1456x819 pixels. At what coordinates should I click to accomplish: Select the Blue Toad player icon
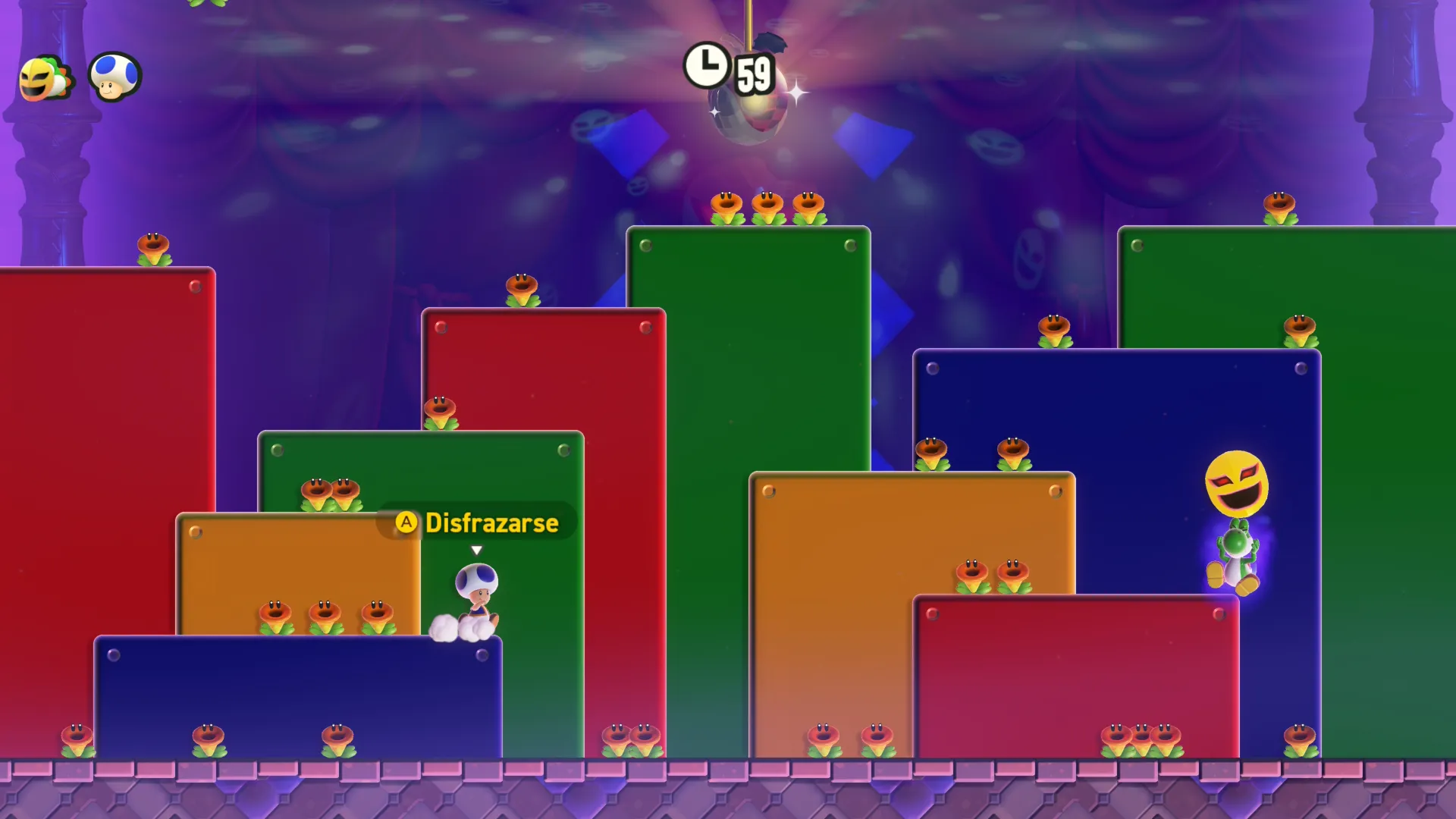pyautogui.click(x=115, y=77)
